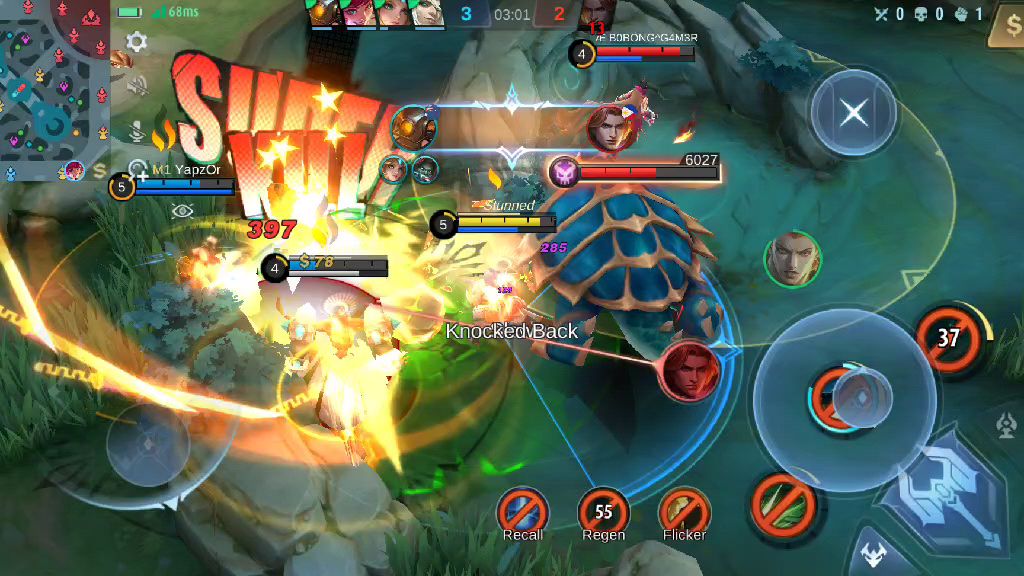Screen dimensions: 1024x576
Task: Cancel the skill with the X button
Action: (853, 112)
